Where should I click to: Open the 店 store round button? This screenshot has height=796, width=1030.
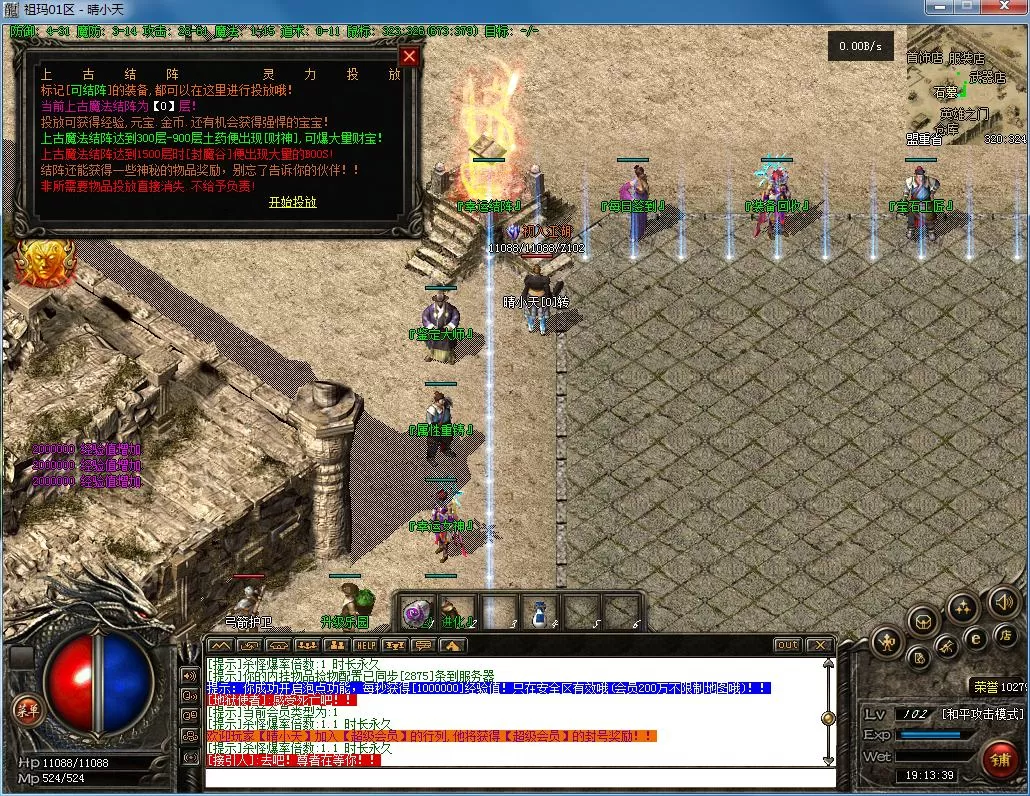[x=1005, y=635]
